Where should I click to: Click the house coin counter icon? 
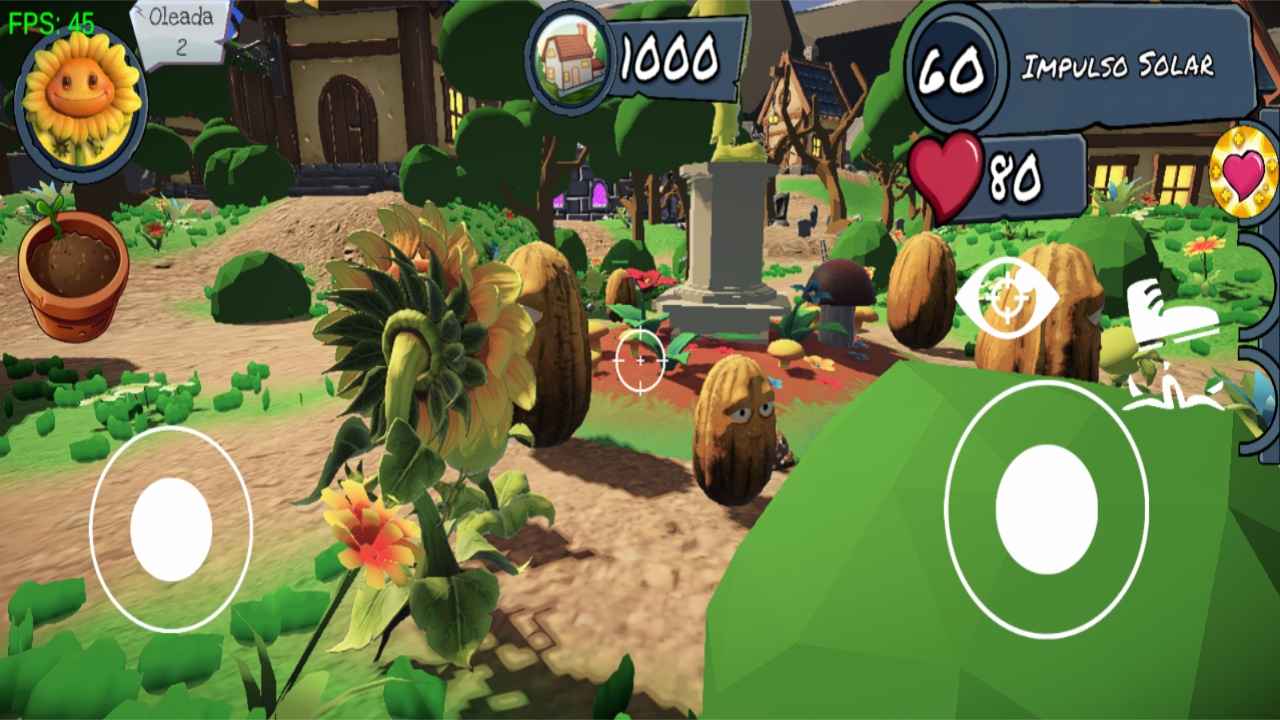coord(570,62)
